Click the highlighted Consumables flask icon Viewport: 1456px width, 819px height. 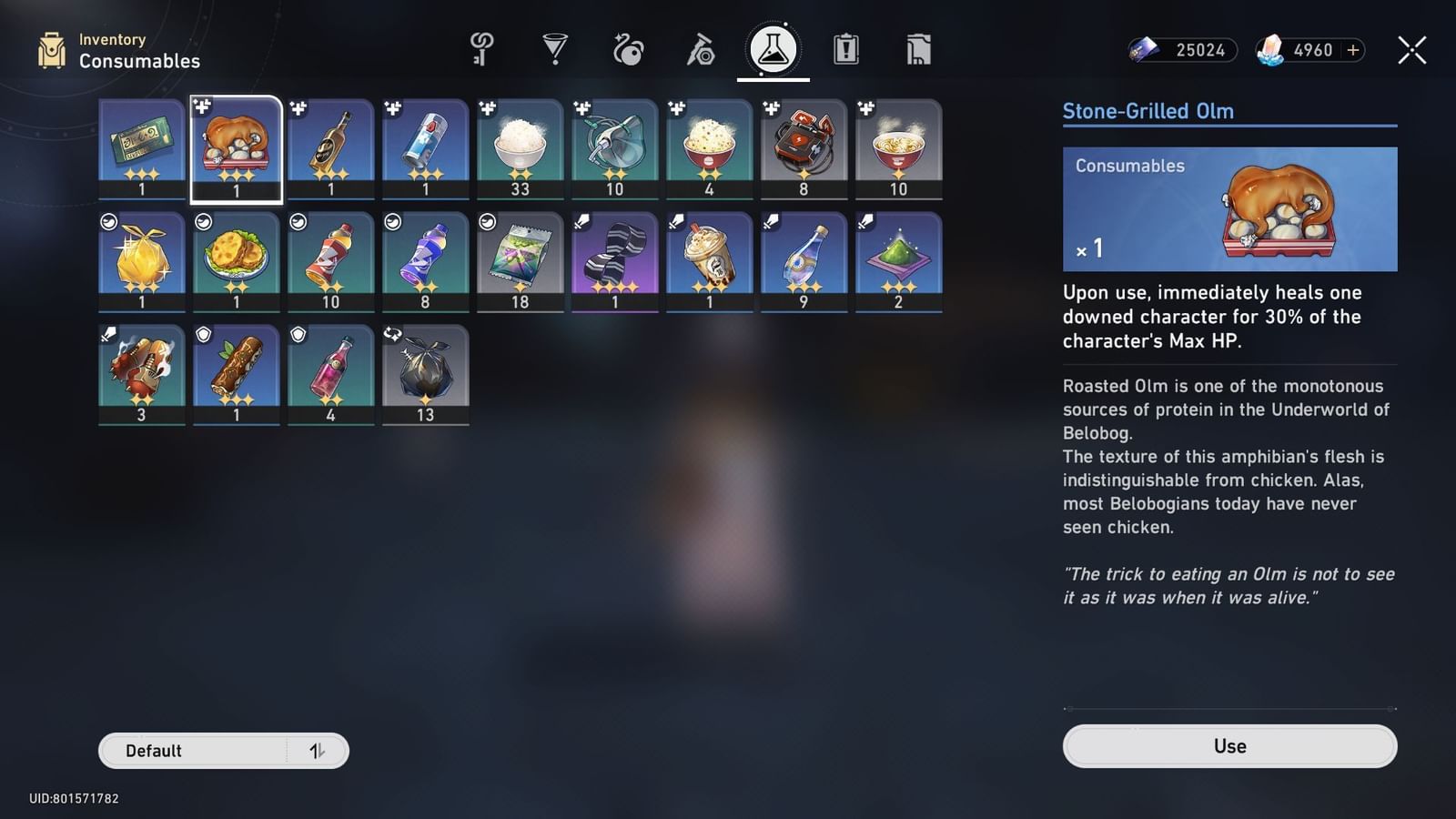click(x=771, y=50)
